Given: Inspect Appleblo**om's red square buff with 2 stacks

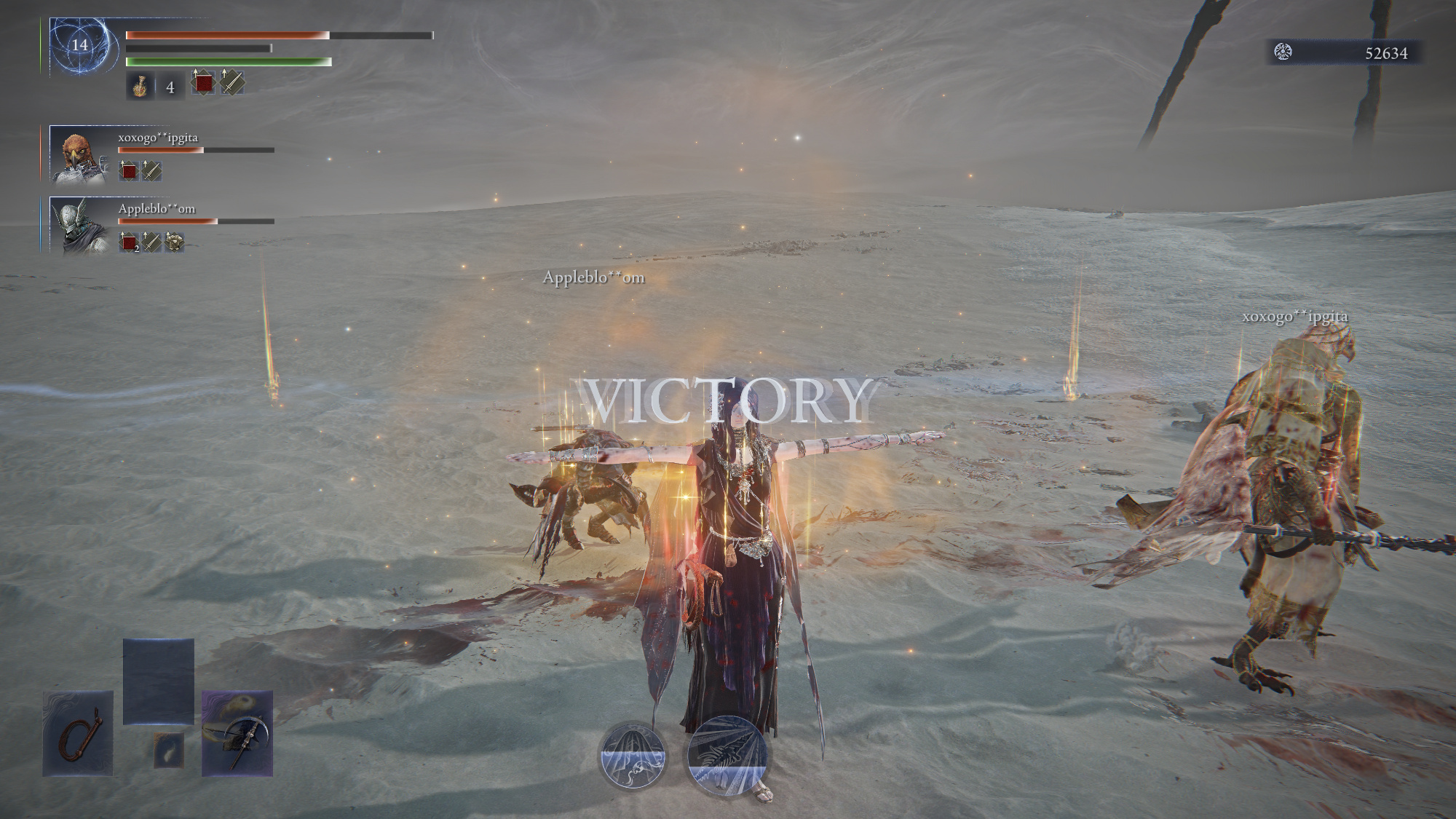Looking at the screenshot, I should coord(129,242).
